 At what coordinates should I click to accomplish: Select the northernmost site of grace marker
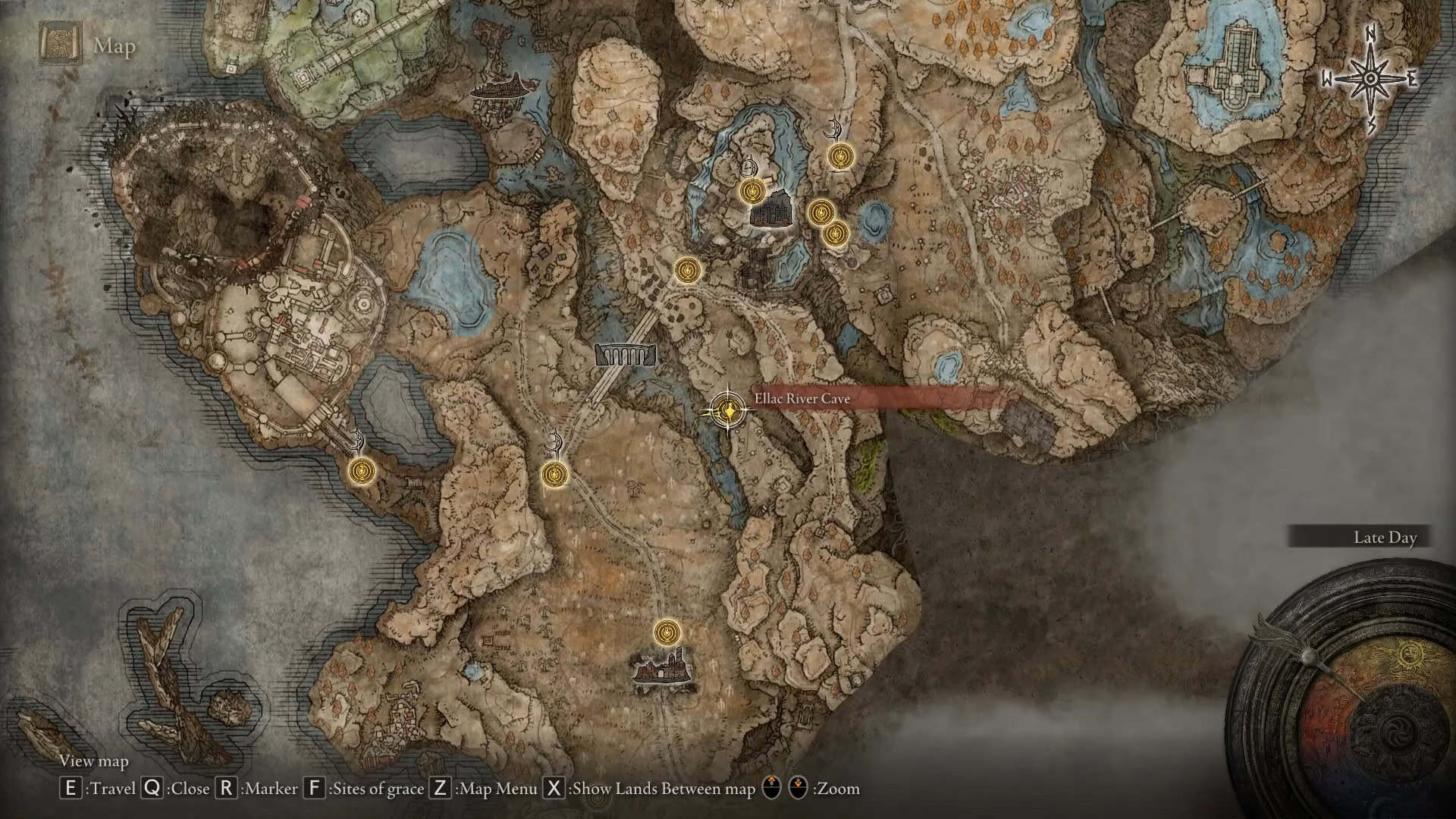[x=838, y=156]
